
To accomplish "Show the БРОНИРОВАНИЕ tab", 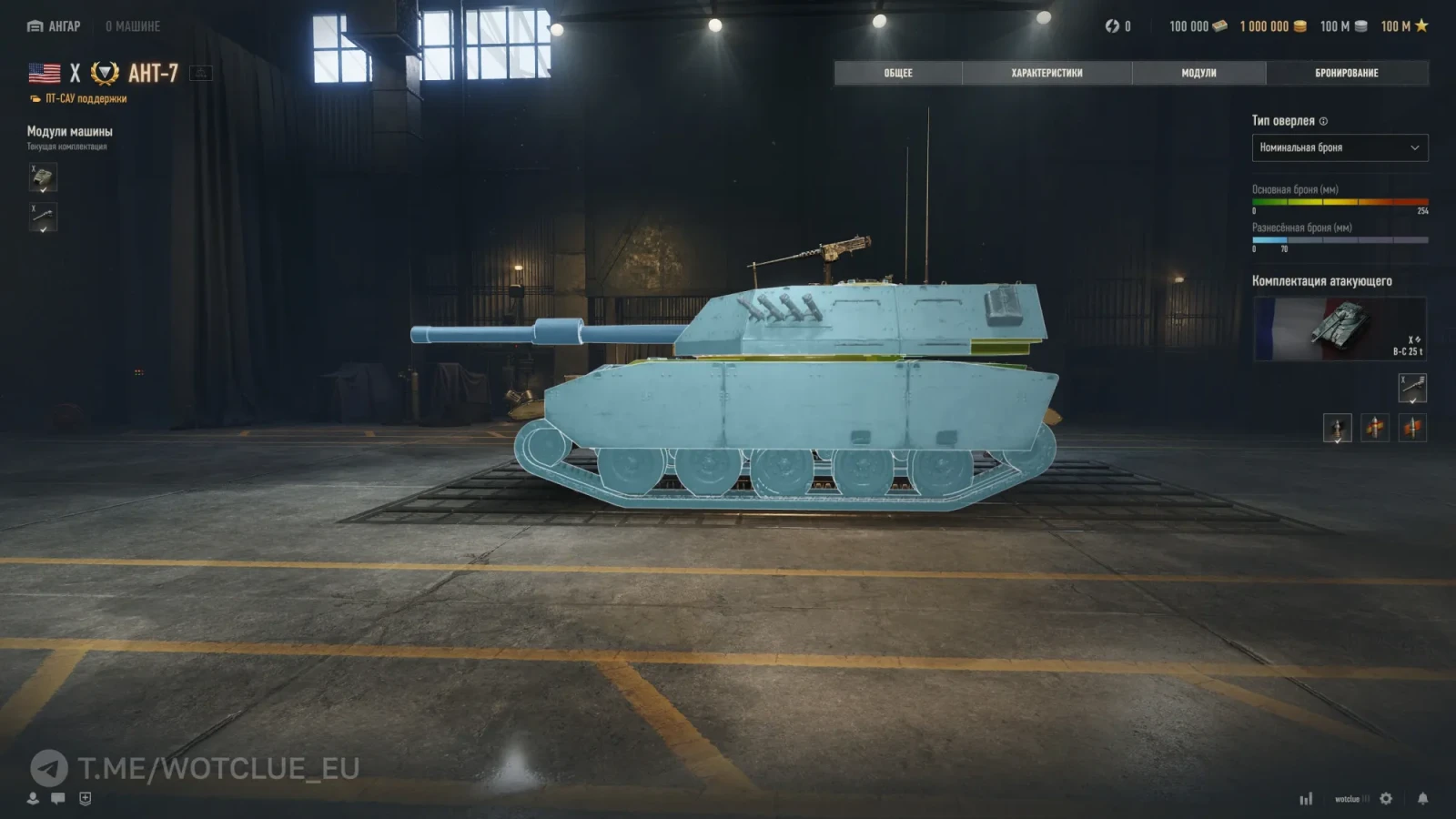I will [x=1346, y=73].
